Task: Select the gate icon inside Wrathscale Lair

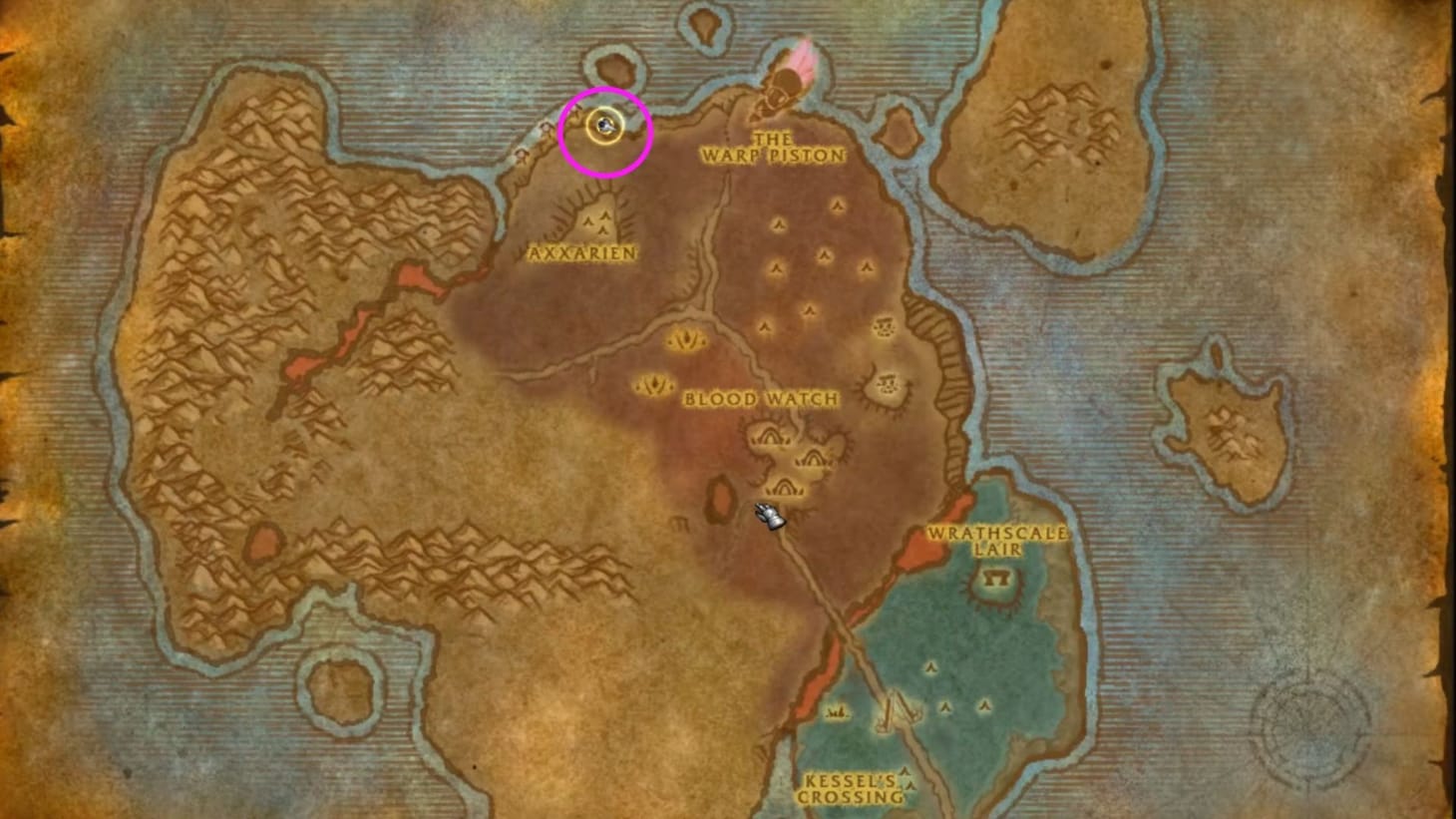Action: point(995,579)
